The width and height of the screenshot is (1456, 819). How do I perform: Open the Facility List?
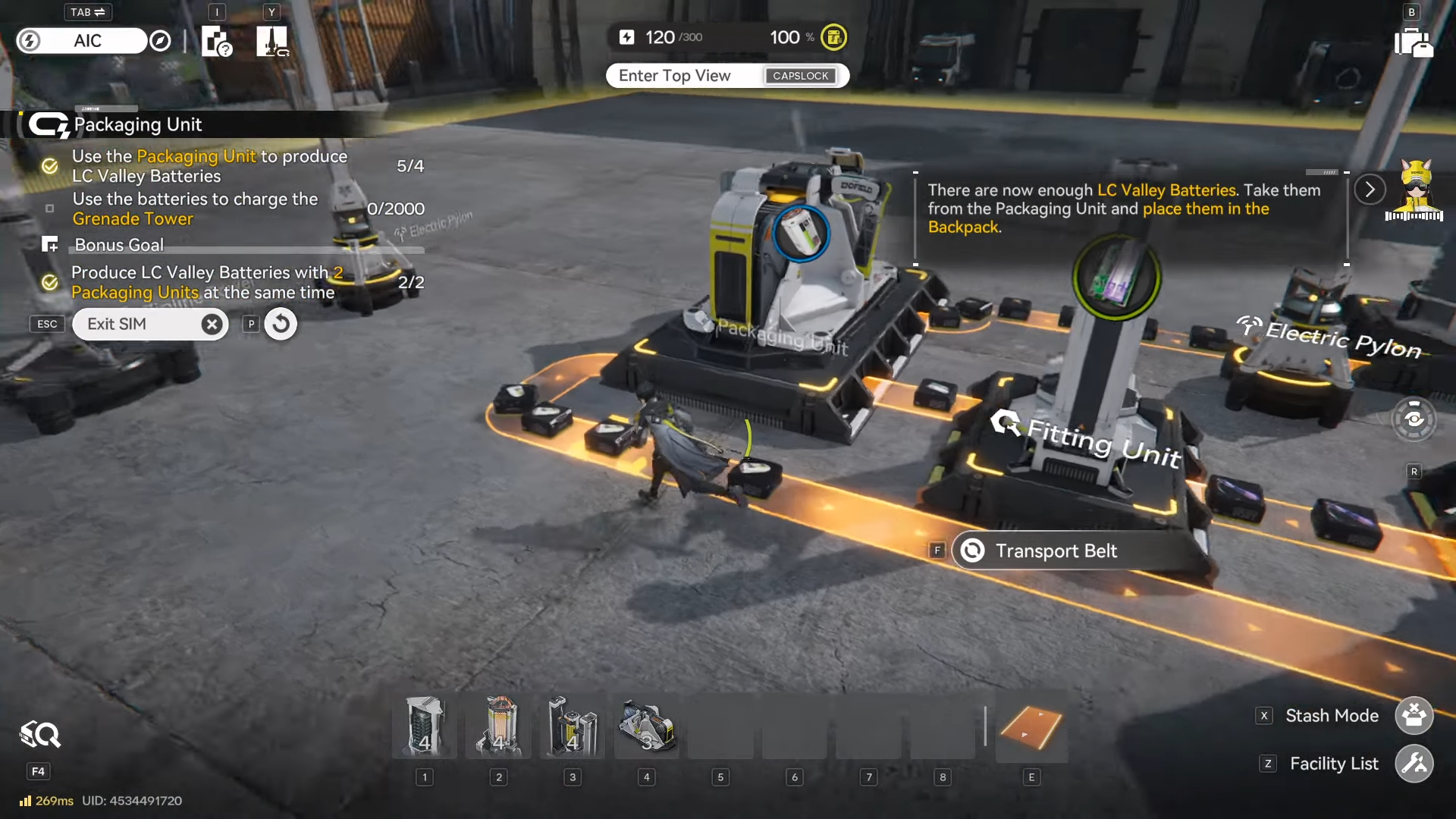click(1414, 764)
